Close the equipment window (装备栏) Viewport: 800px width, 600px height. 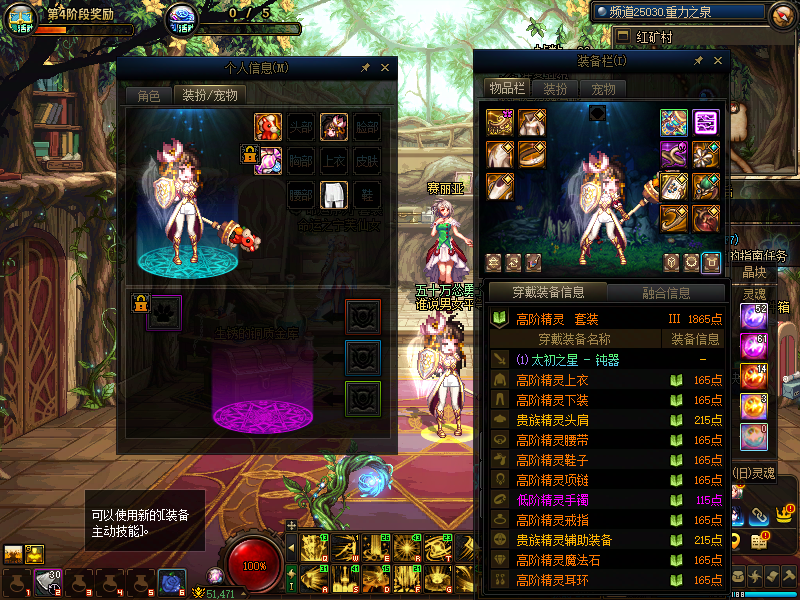[x=718, y=61]
